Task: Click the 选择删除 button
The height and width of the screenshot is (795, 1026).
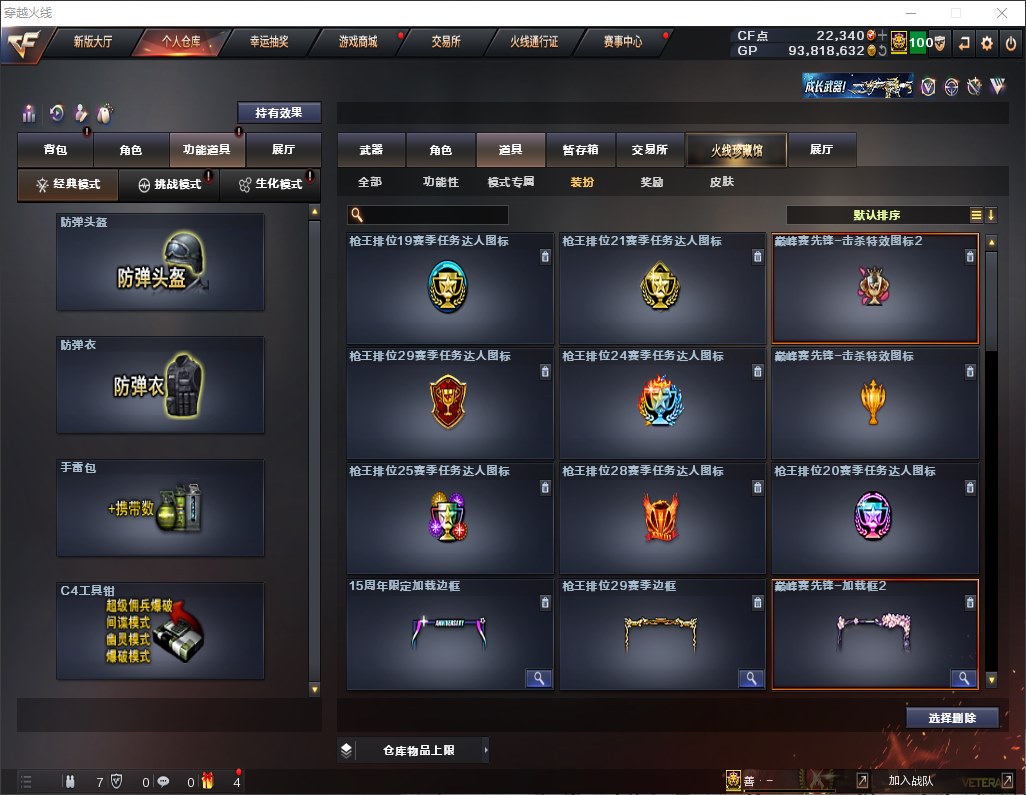Action: (951, 718)
